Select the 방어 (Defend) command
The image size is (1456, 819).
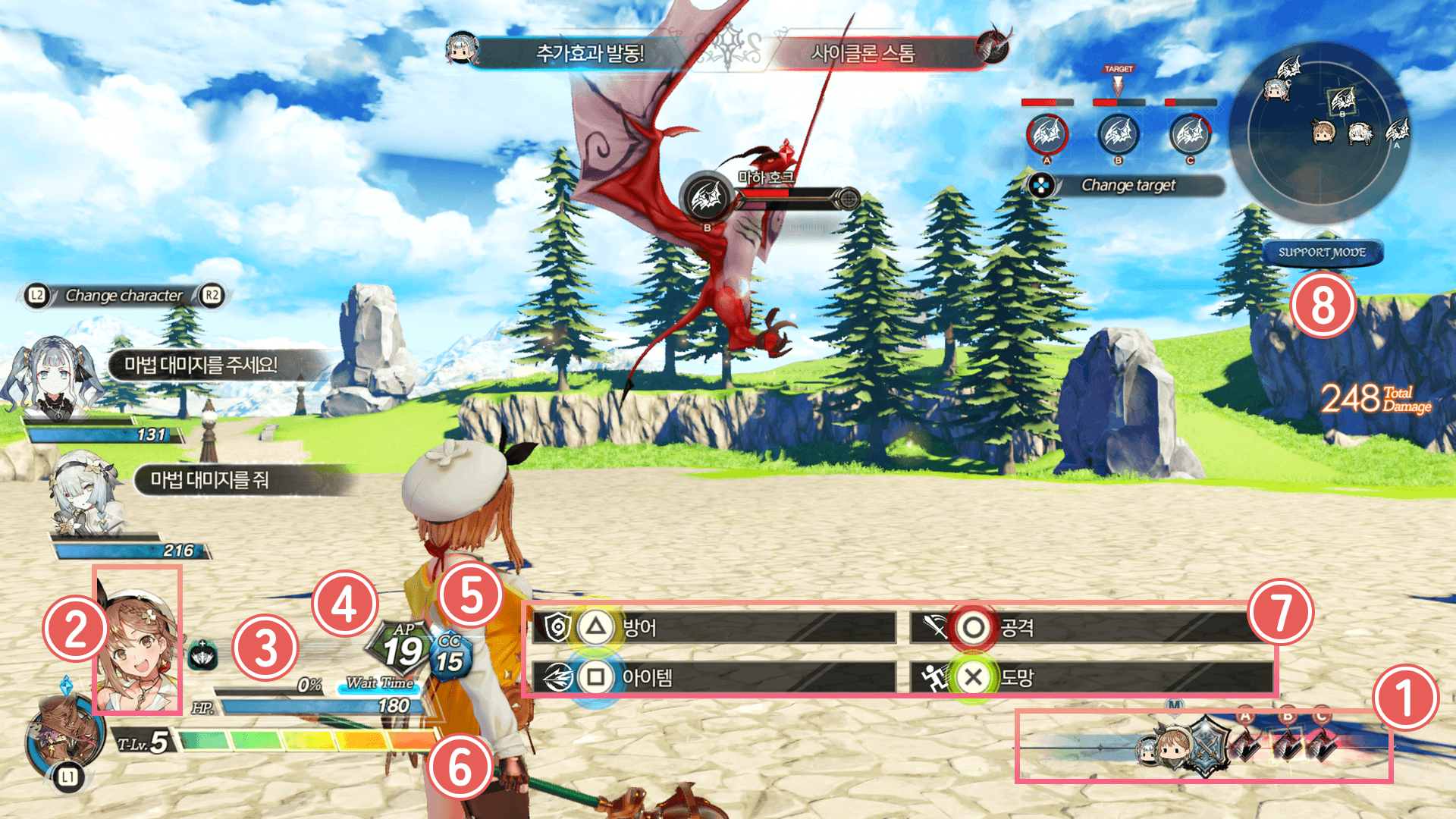tap(713, 628)
